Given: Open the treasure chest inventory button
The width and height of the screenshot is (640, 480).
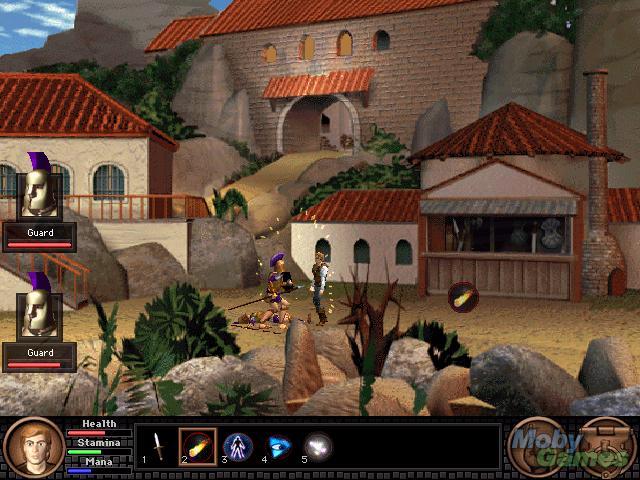Looking at the screenshot, I should 604,446.
